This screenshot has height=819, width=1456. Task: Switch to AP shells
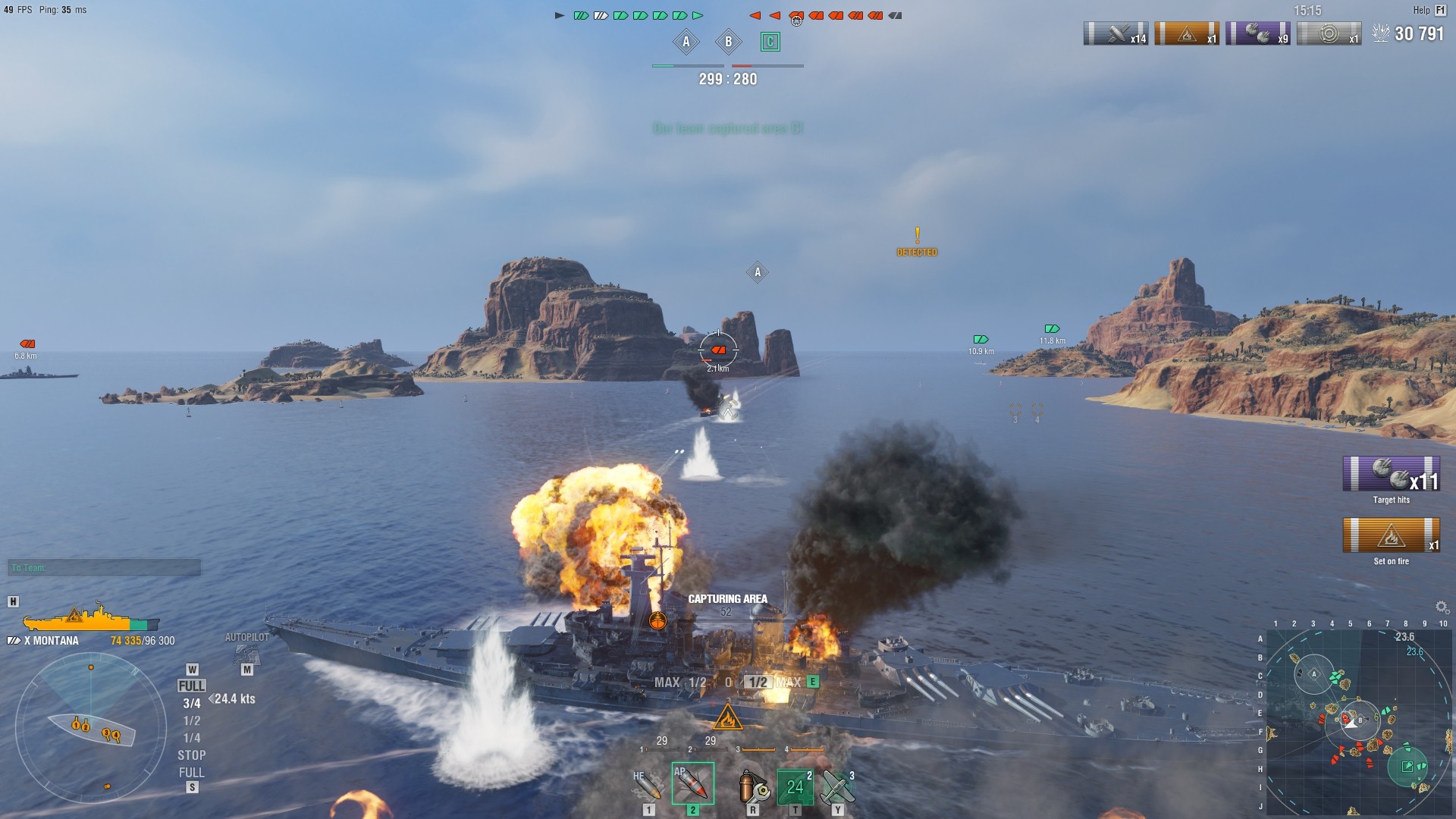pyautogui.click(x=692, y=784)
